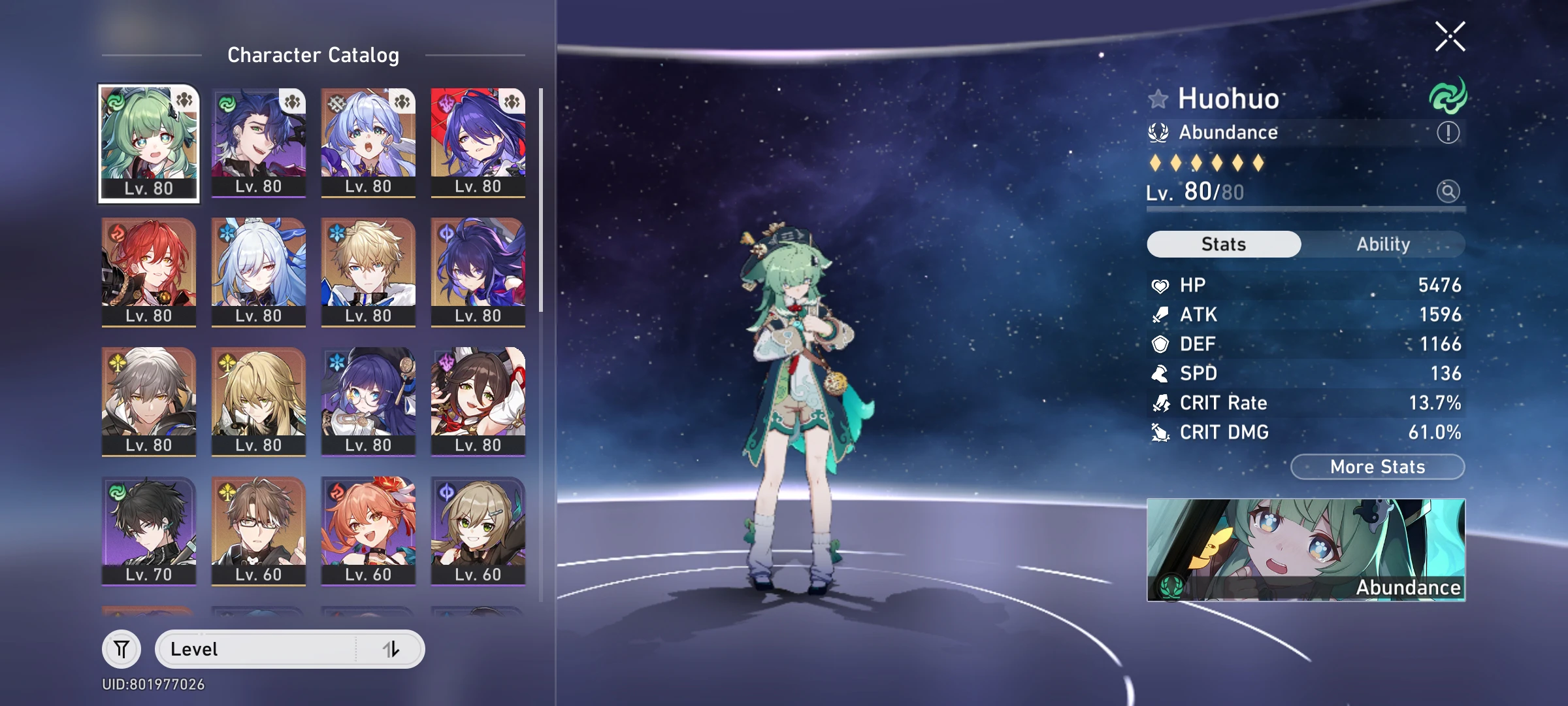This screenshot has width=1568, height=706.
Task: Toggle Huohuo as favorite via star icon
Action: coord(1158,99)
